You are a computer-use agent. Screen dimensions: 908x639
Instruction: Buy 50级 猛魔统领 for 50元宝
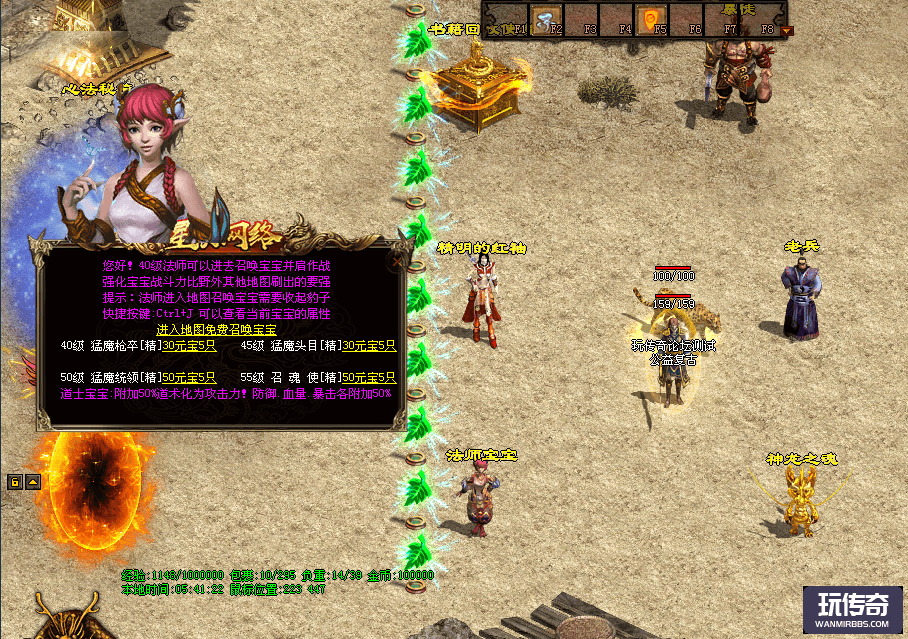click(x=189, y=377)
